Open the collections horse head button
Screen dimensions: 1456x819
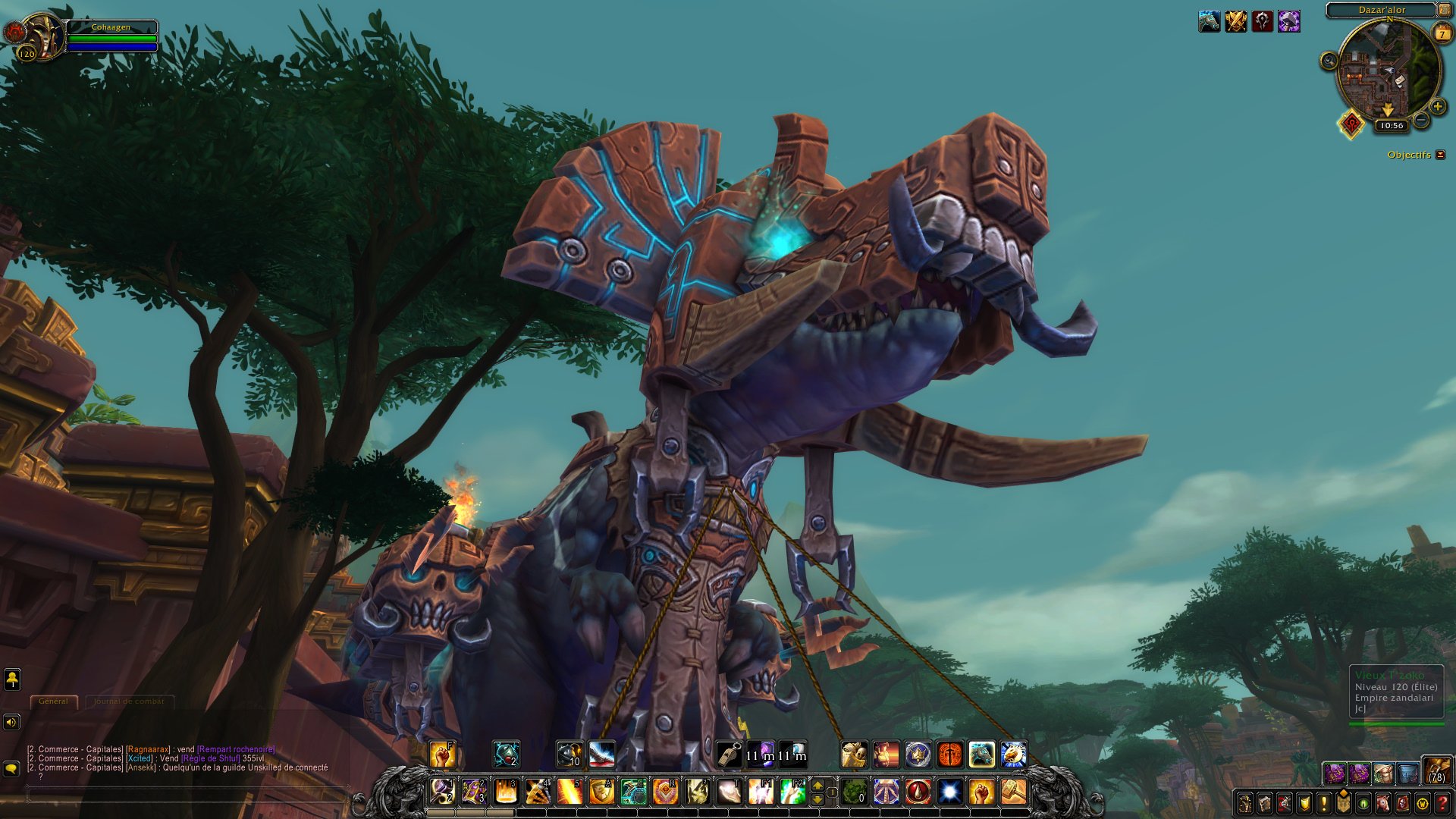[x=1383, y=803]
